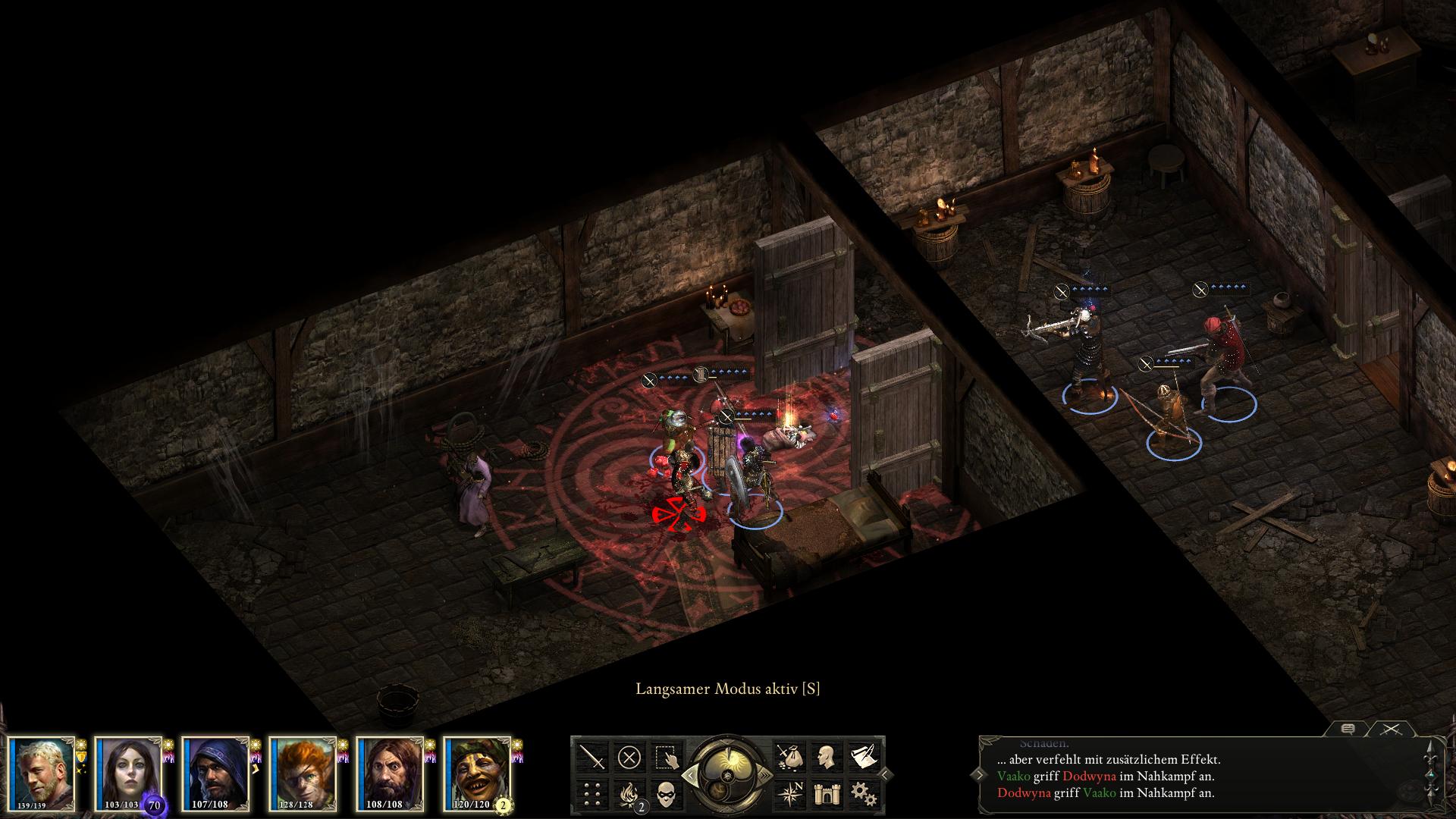Select the blue-hooded man portrait
The height and width of the screenshot is (819, 1456).
pyautogui.click(x=217, y=773)
